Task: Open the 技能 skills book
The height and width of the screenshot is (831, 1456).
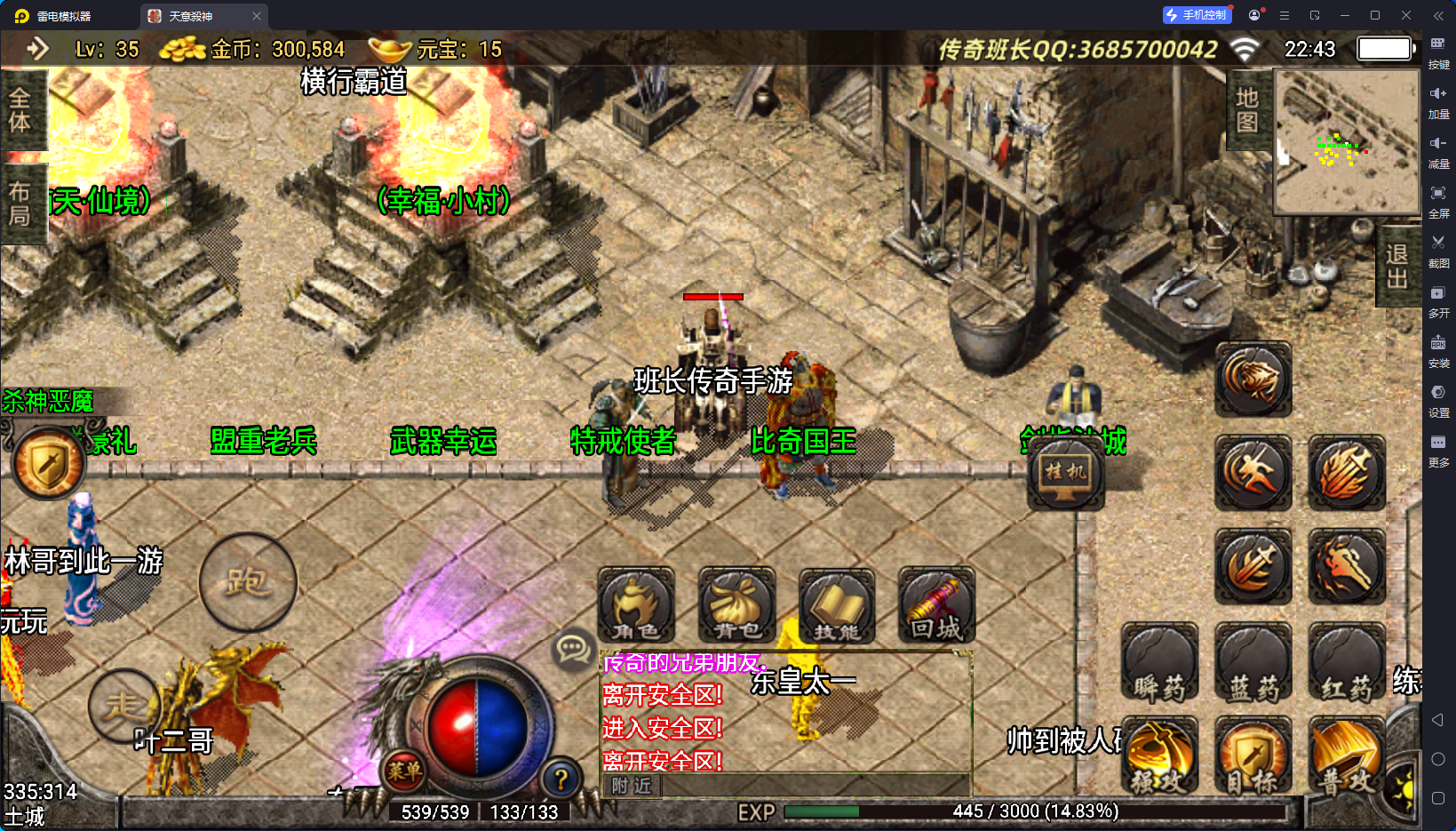Action: pos(837,606)
